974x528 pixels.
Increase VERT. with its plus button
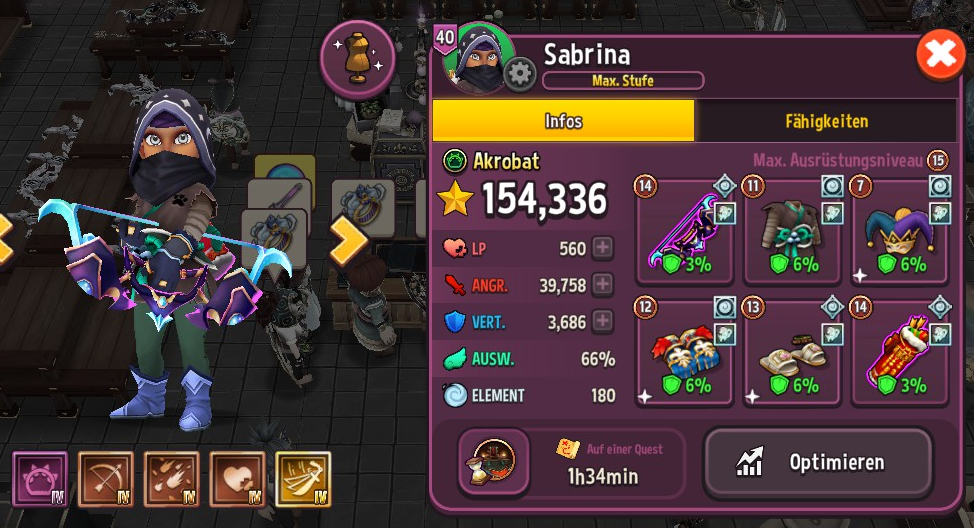coord(602,321)
